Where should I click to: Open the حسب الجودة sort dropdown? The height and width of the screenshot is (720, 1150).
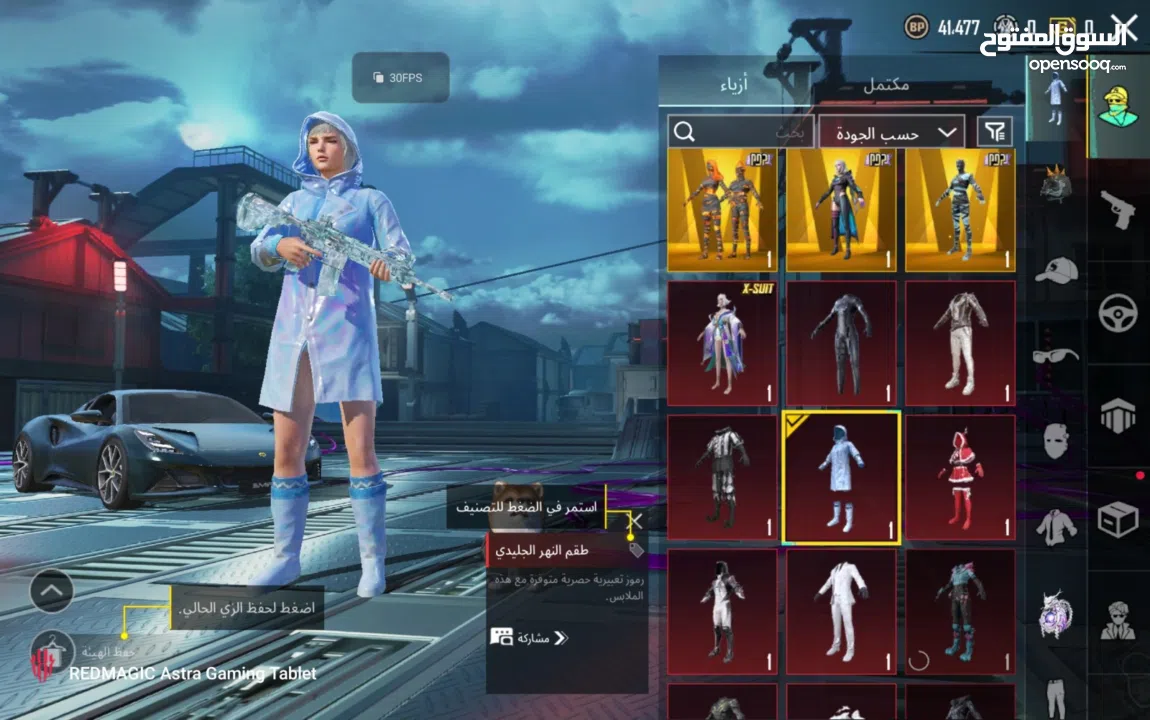coord(891,132)
